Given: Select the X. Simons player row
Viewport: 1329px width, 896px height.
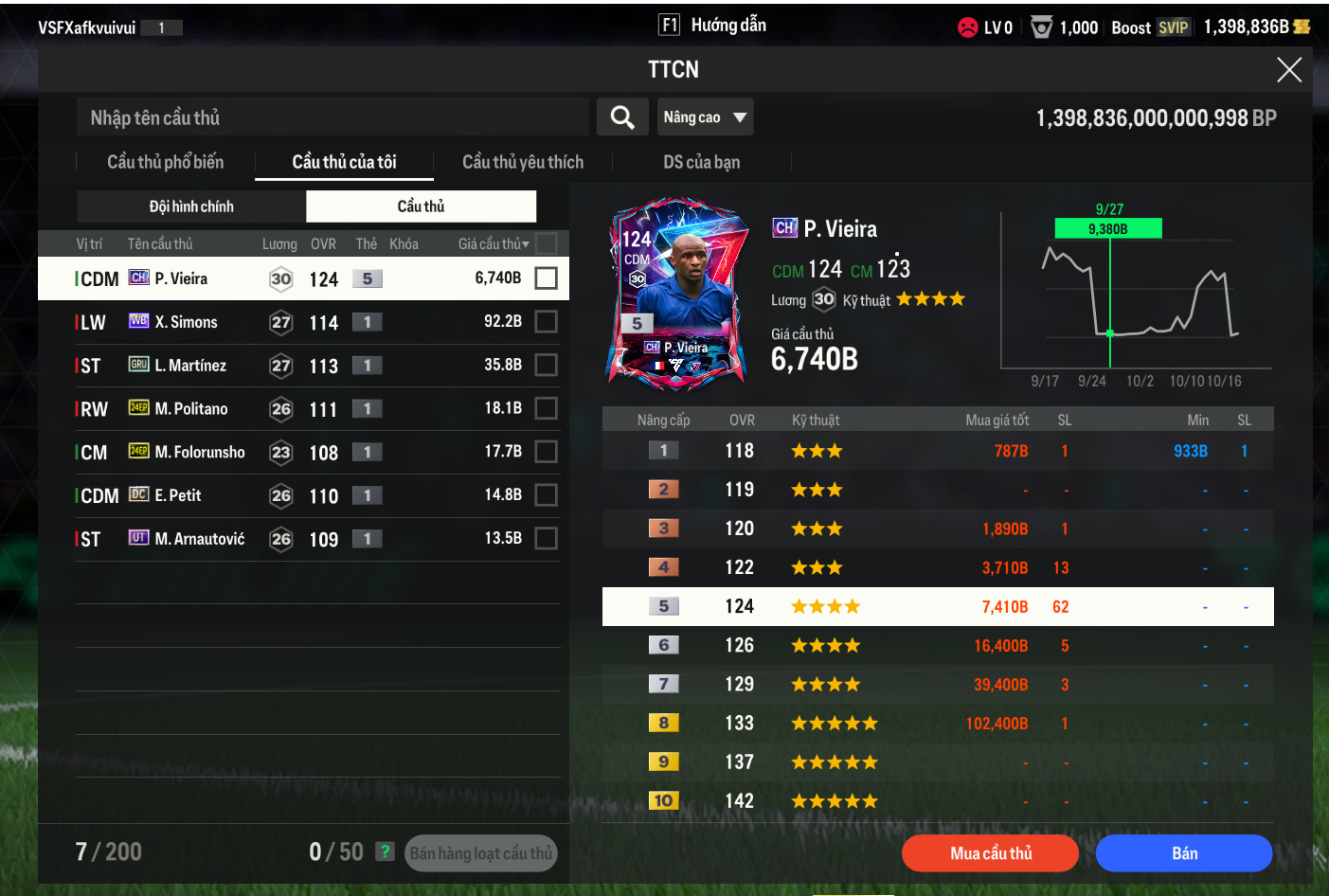Looking at the screenshot, I should point(284,322).
